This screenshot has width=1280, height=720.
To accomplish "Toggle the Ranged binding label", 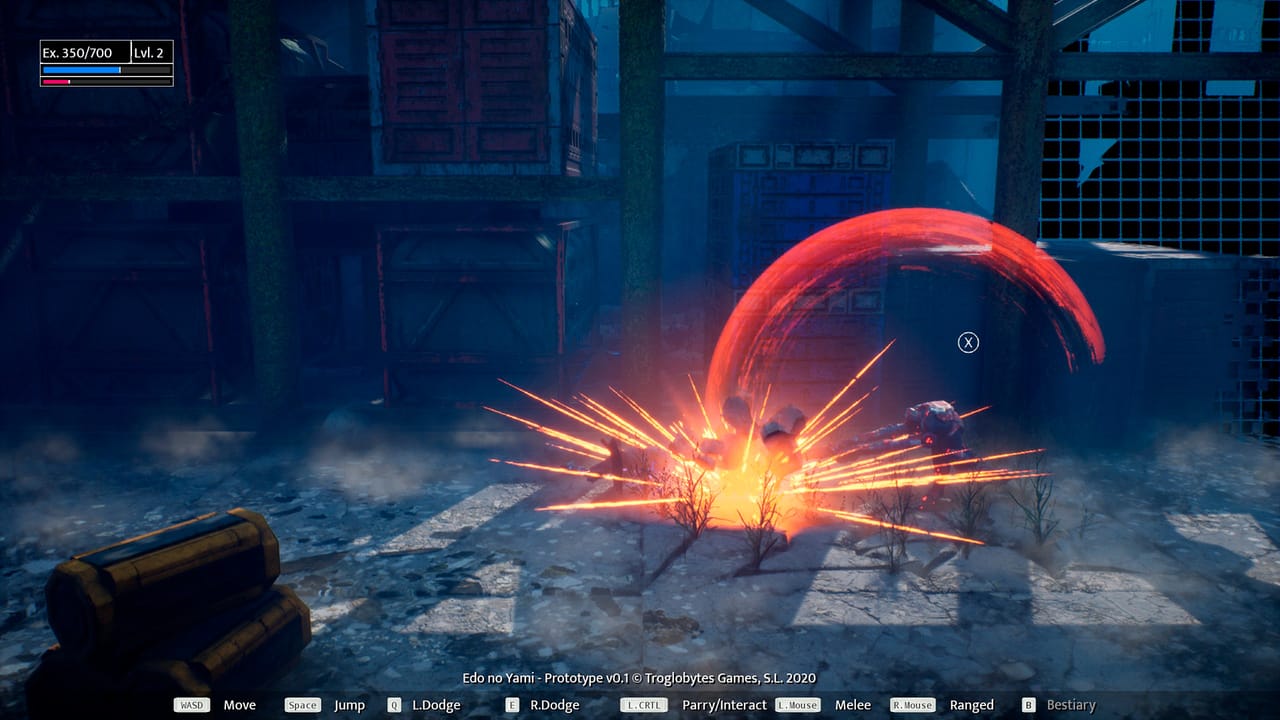I will coord(971,704).
